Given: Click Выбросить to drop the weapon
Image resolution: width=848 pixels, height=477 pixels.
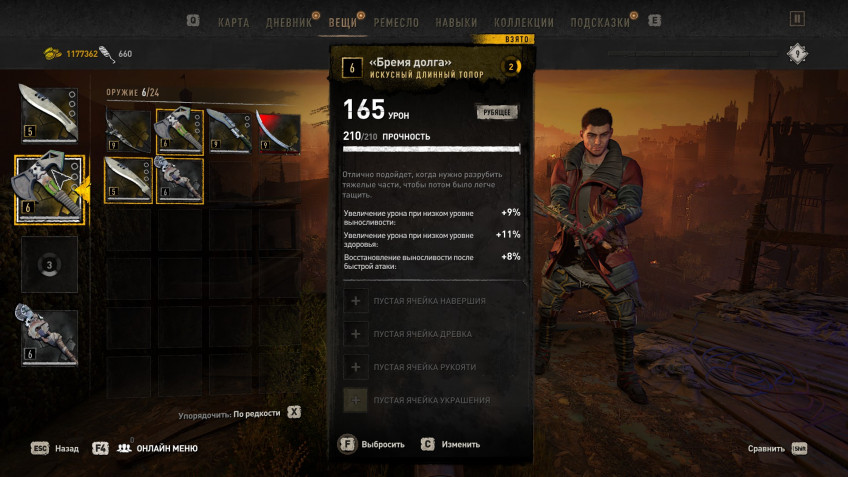Looking at the screenshot, I should pyautogui.click(x=372, y=444).
